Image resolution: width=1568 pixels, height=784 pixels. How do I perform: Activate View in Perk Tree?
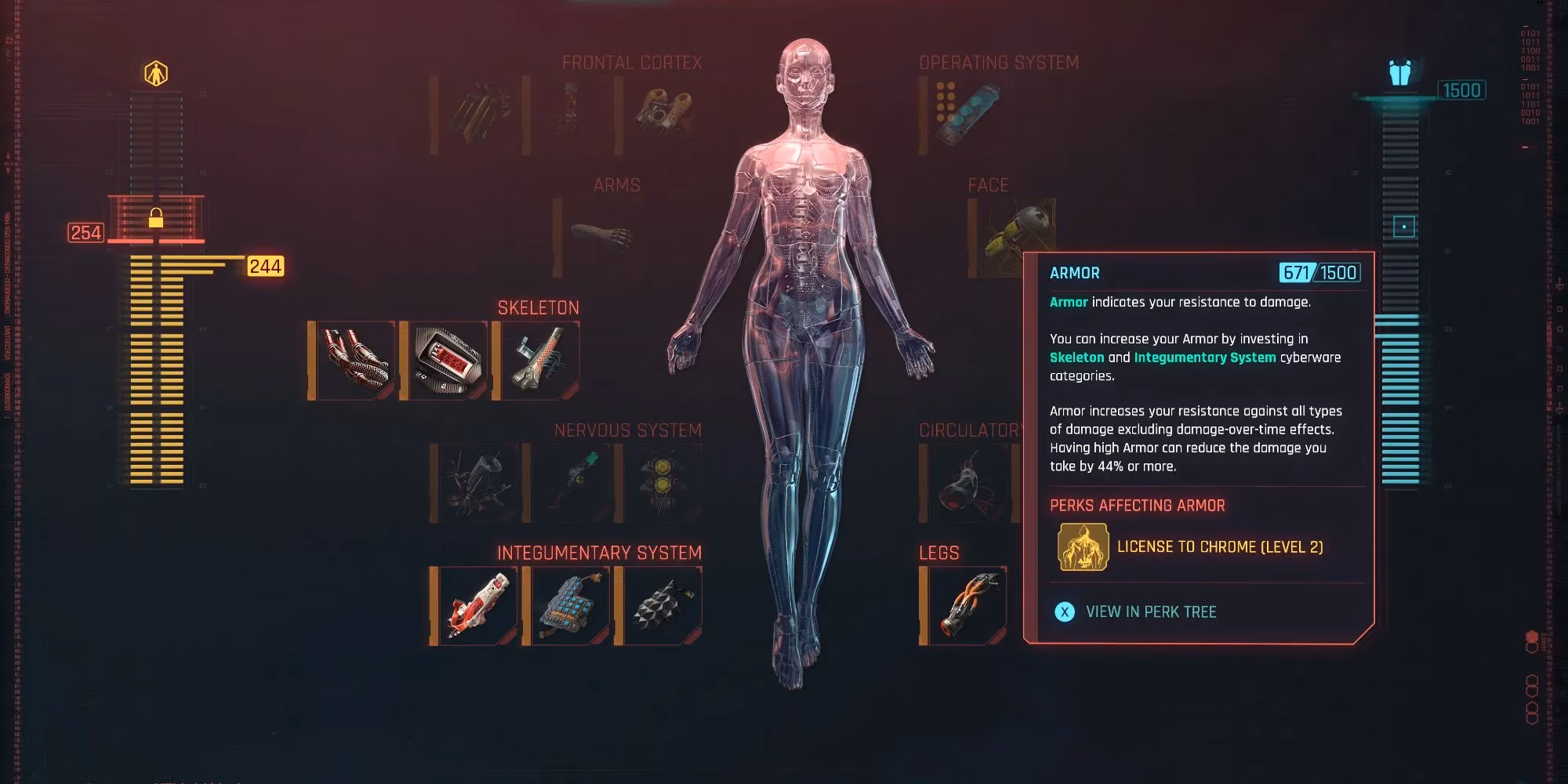coord(1151,612)
